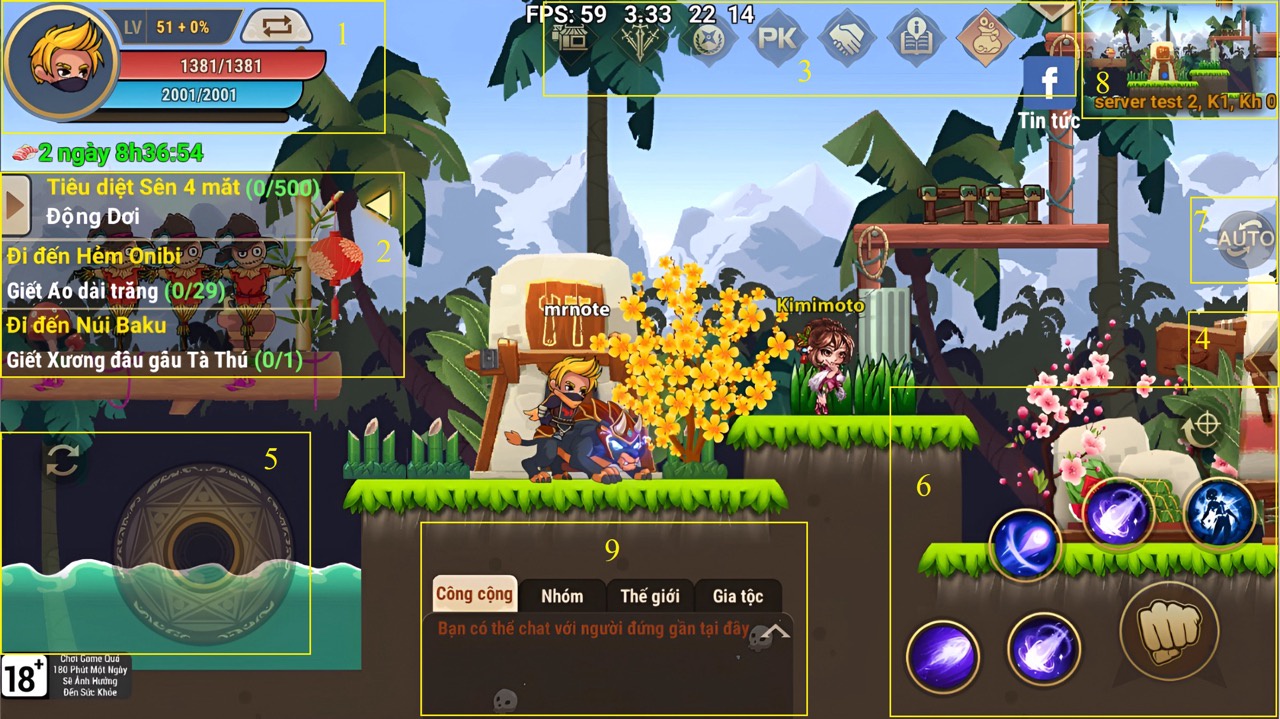Activate the blue silhouette body skill
This screenshot has width=1280, height=719.
tap(1219, 513)
